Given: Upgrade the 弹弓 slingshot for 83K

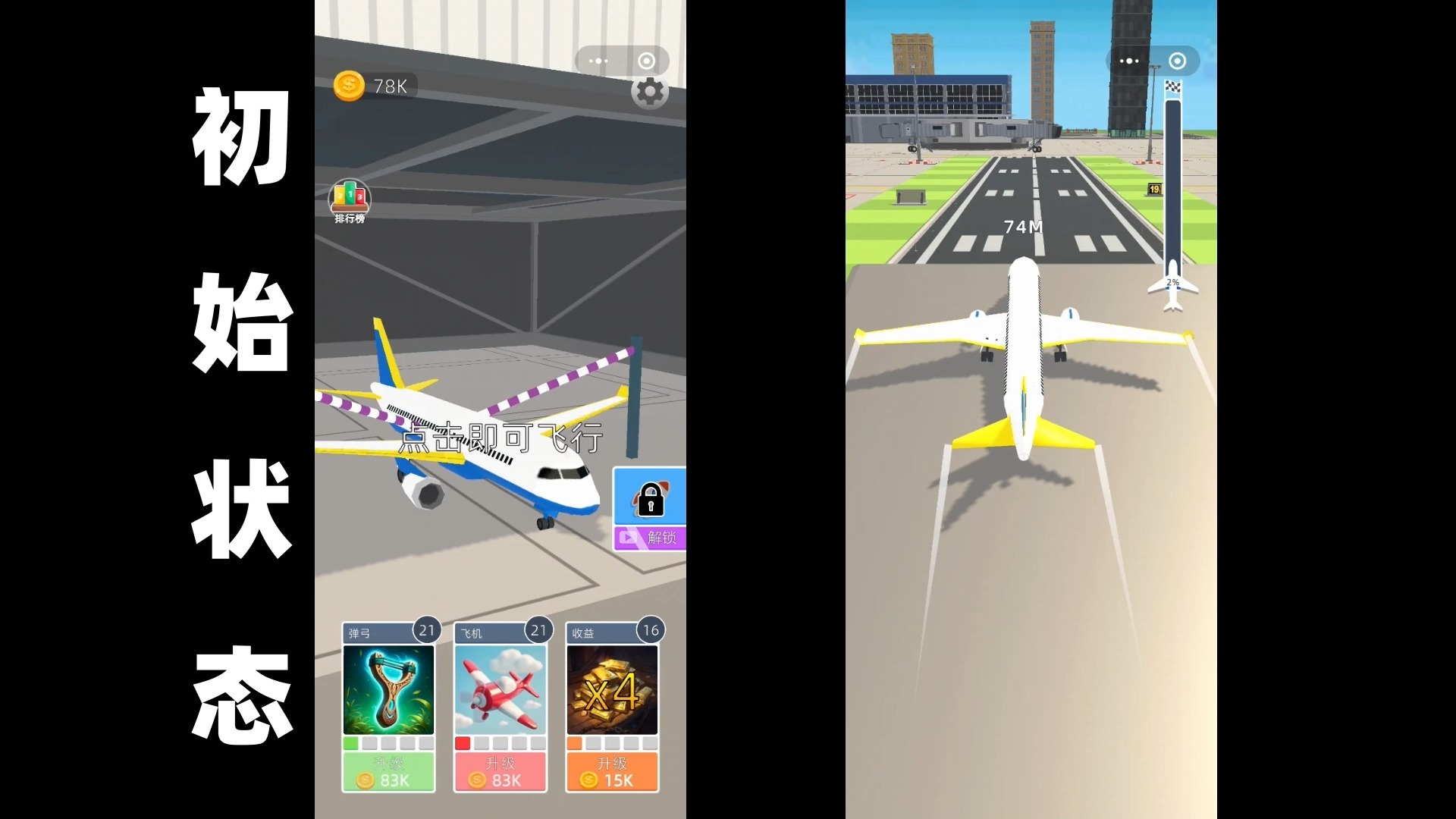Looking at the screenshot, I should coord(388,772).
